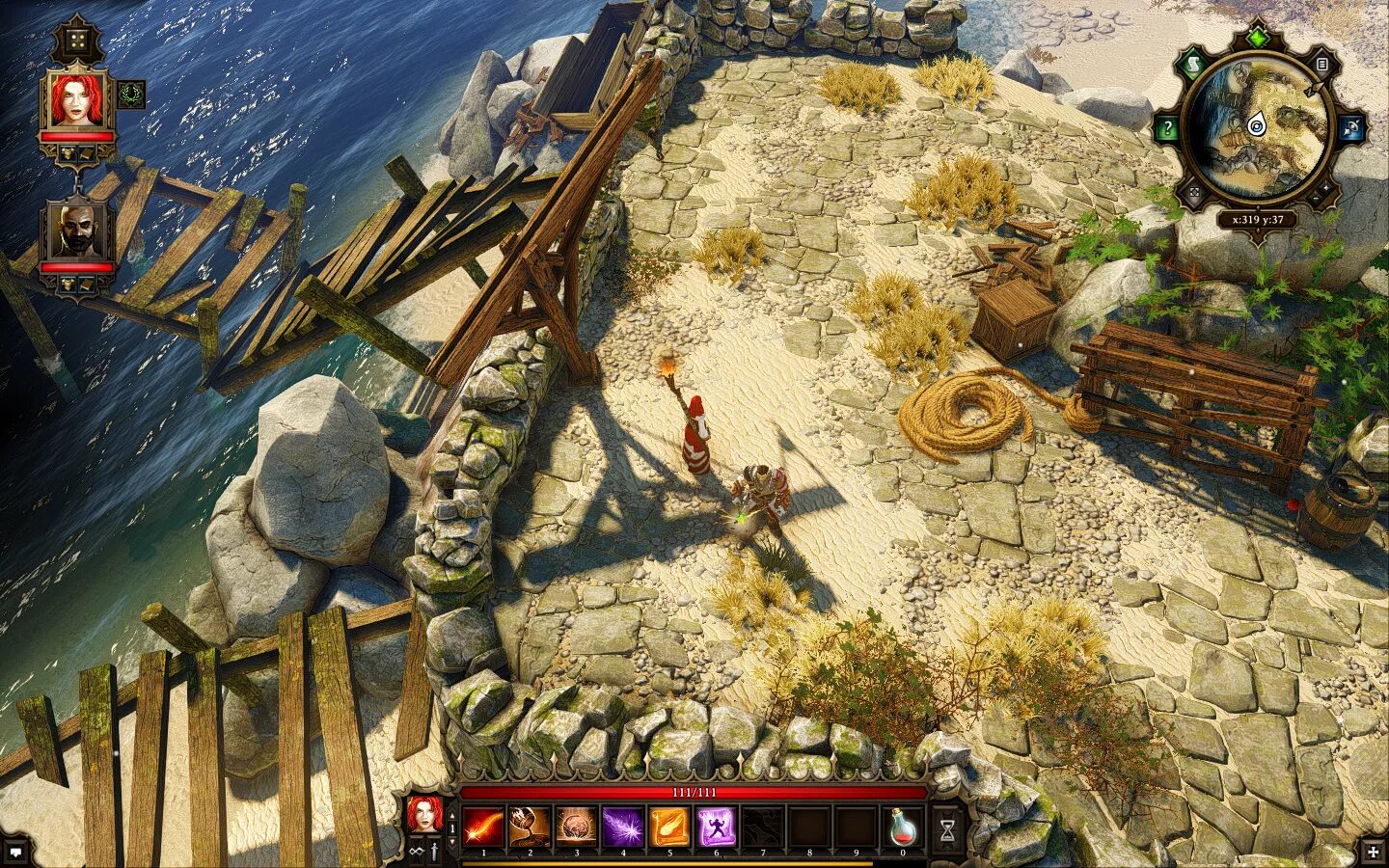This screenshot has width=1389, height=868.
Task: Cast the boulder impact skill in slot 3
Action: tap(575, 827)
